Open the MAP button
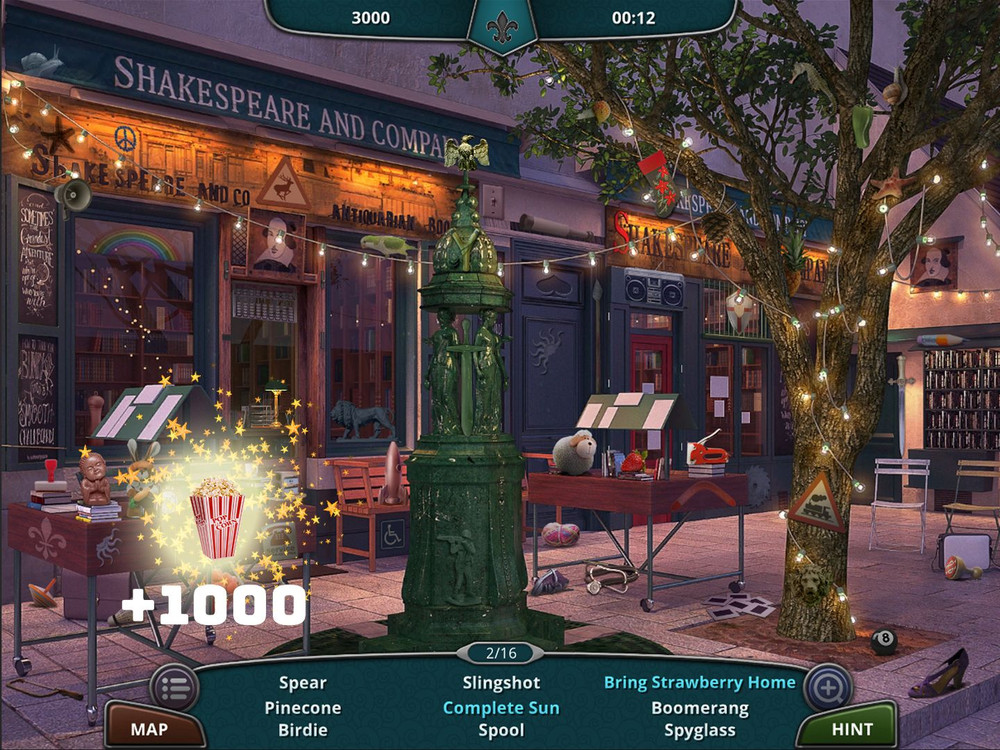 pyautogui.click(x=149, y=729)
